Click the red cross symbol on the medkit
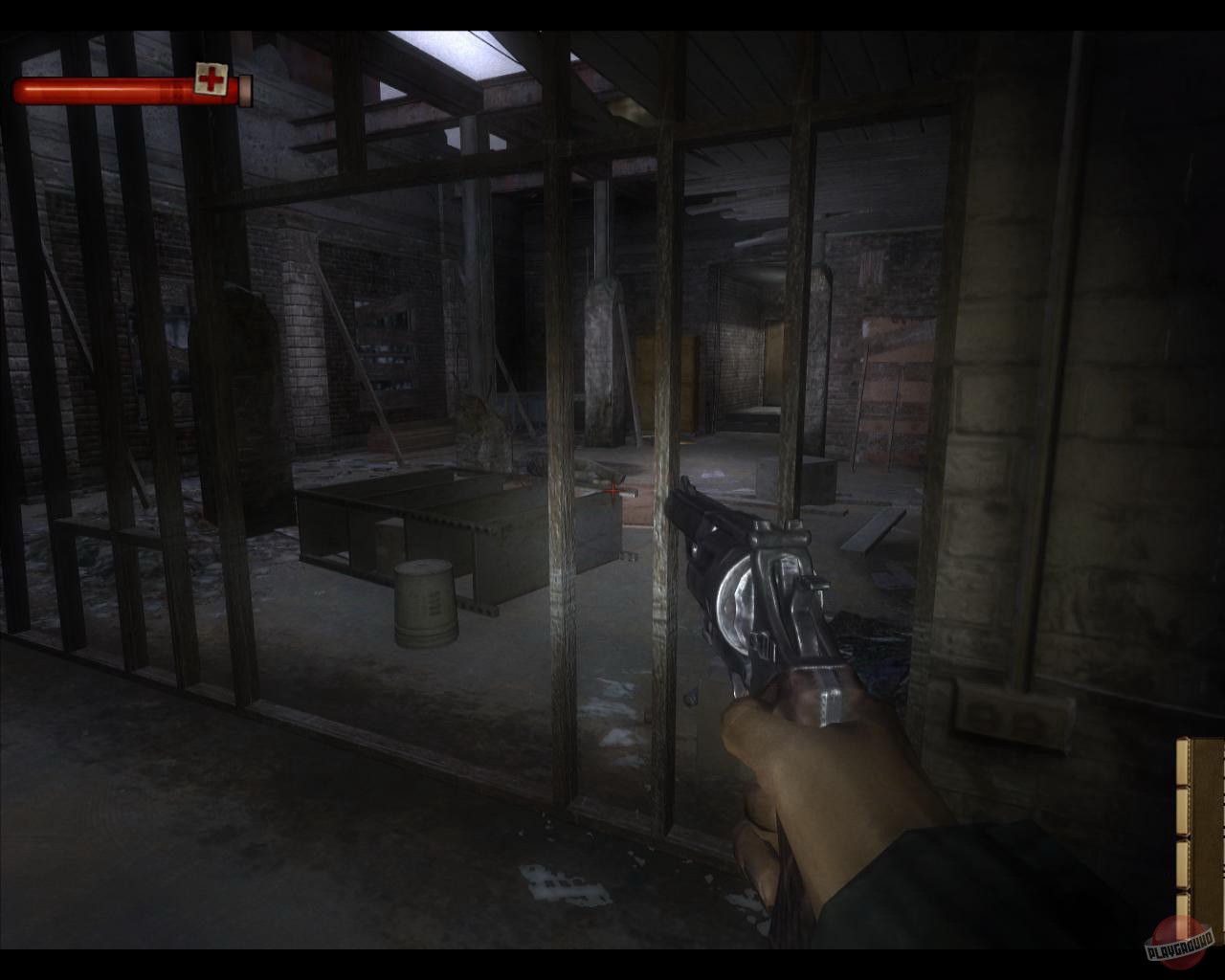This screenshot has height=980, width=1225. [x=212, y=78]
